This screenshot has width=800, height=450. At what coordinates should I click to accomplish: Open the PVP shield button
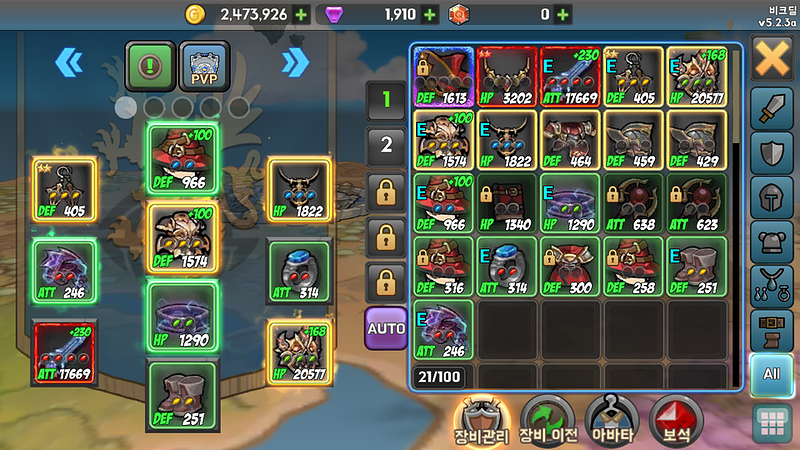tap(204, 66)
